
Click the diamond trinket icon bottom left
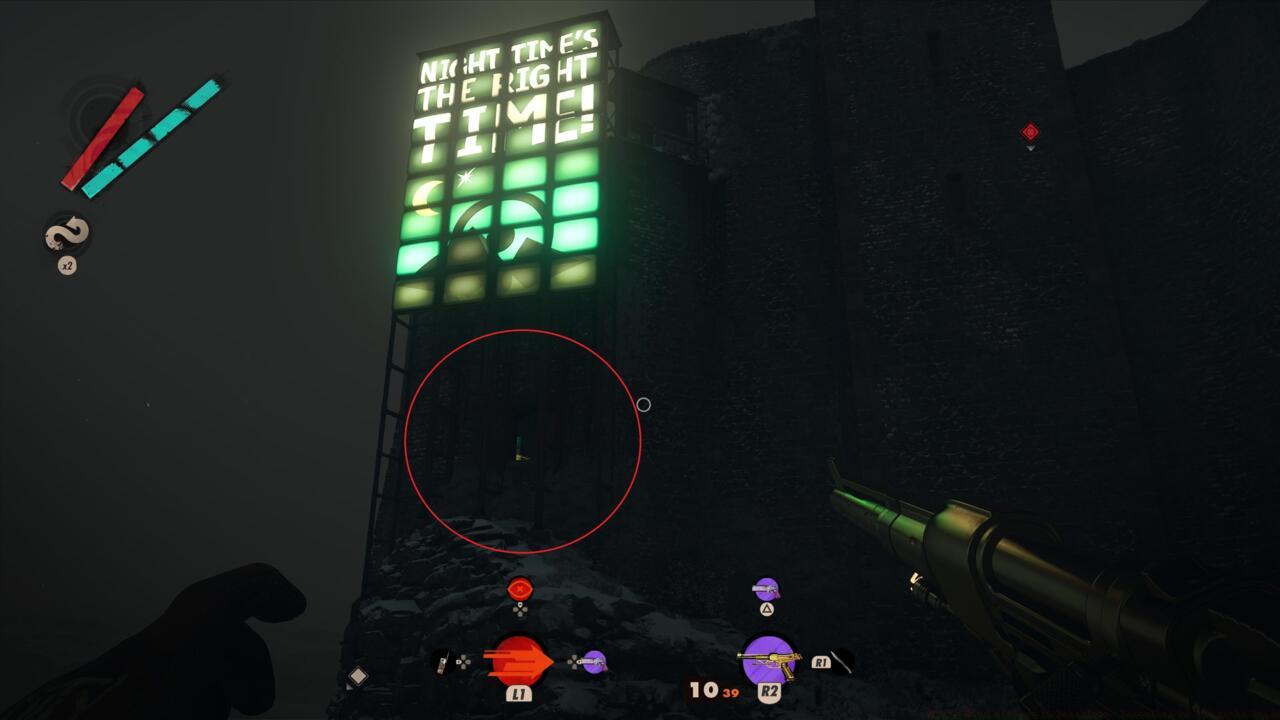358,678
